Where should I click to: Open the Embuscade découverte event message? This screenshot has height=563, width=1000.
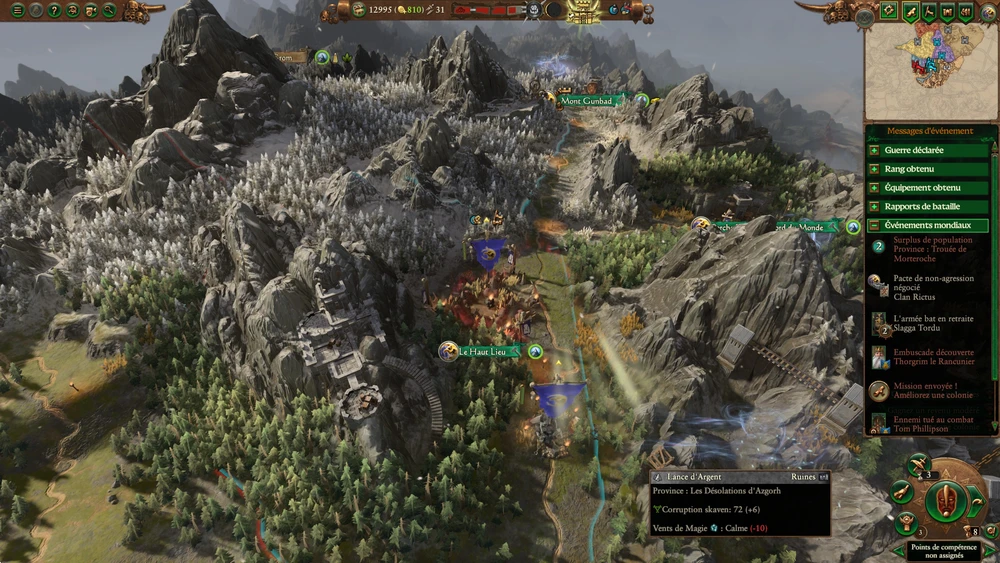click(919, 357)
